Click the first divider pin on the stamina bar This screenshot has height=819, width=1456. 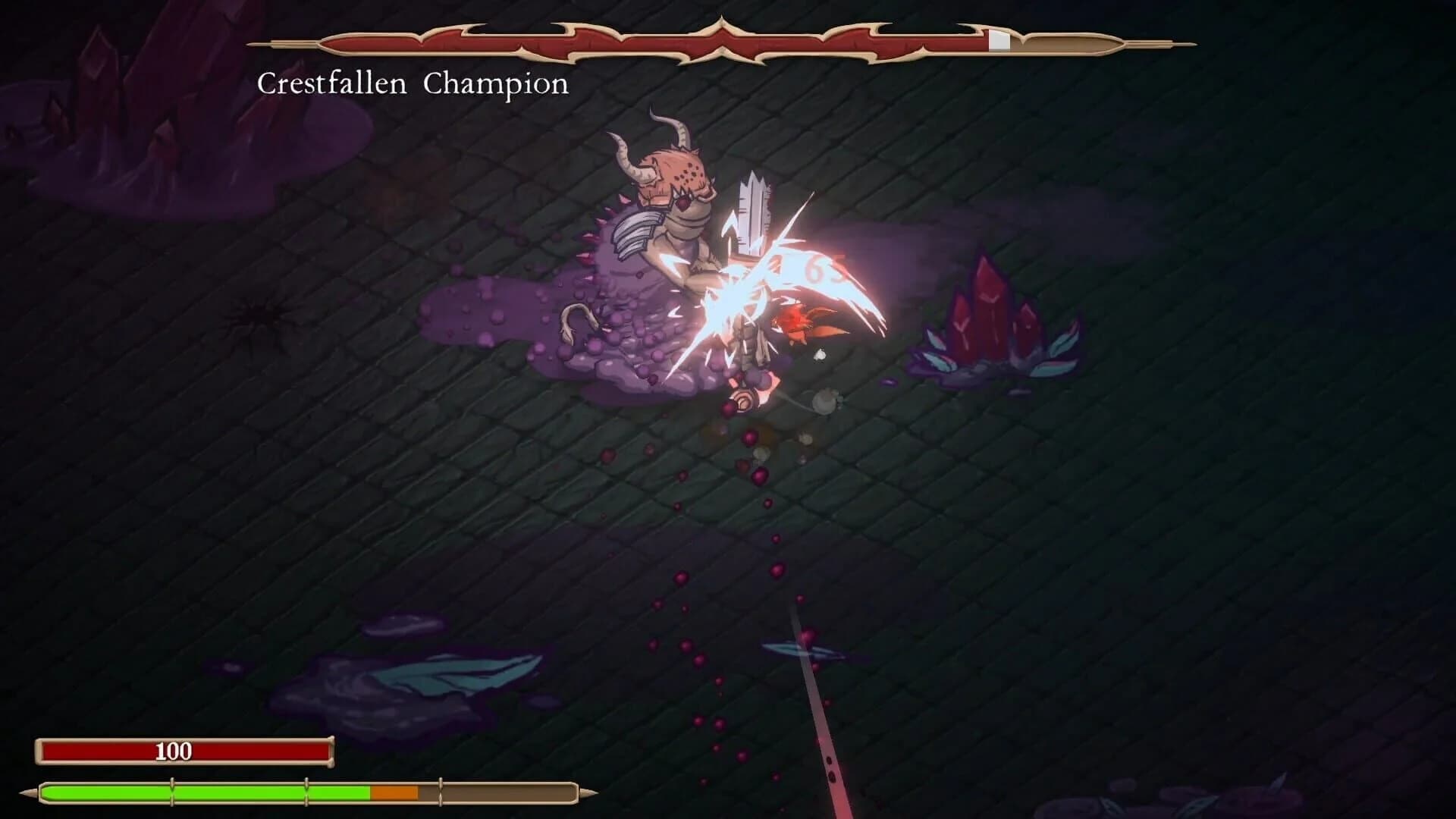pyautogui.click(x=172, y=791)
